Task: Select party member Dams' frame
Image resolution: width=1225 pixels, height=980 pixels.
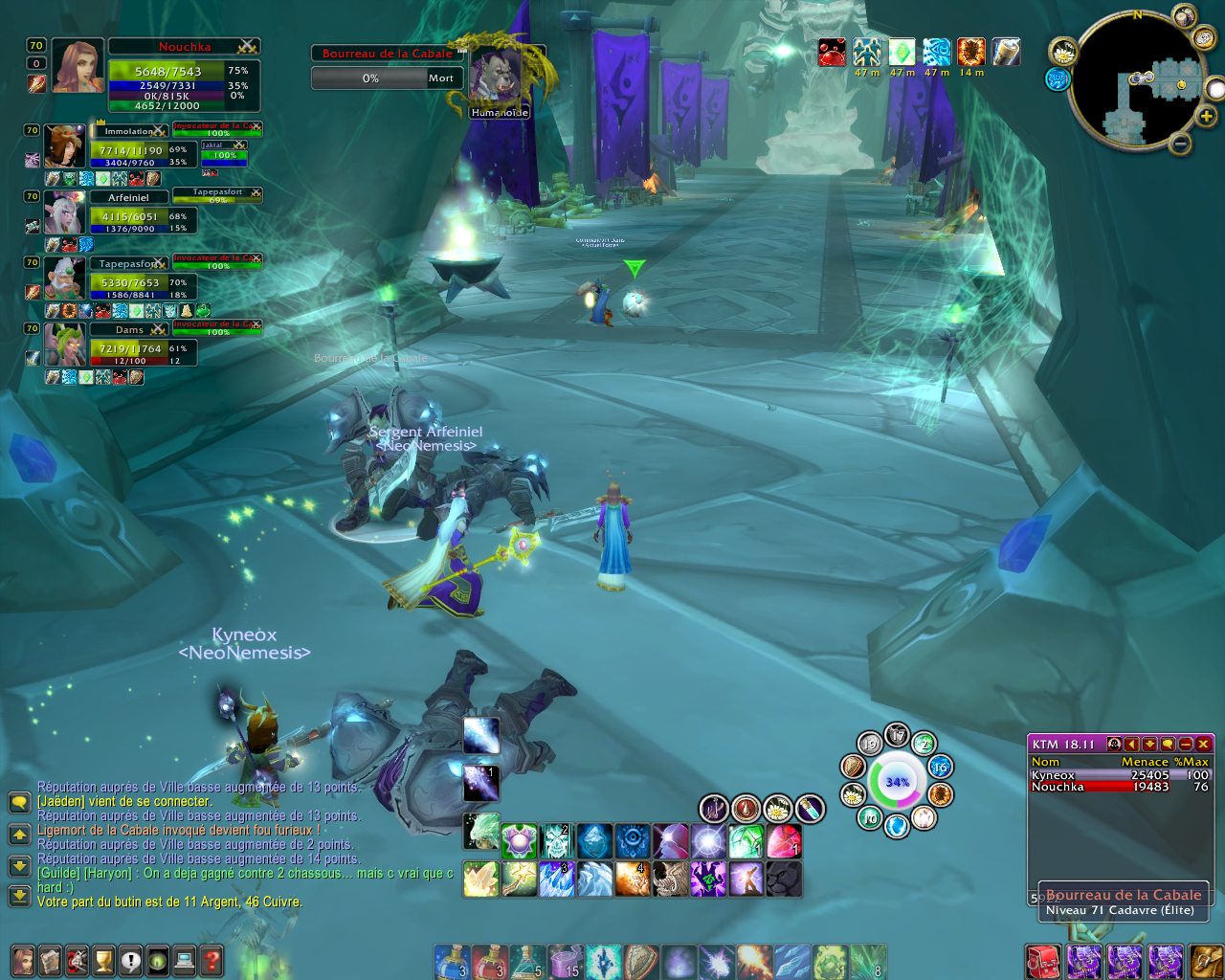Action: tap(129, 344)
